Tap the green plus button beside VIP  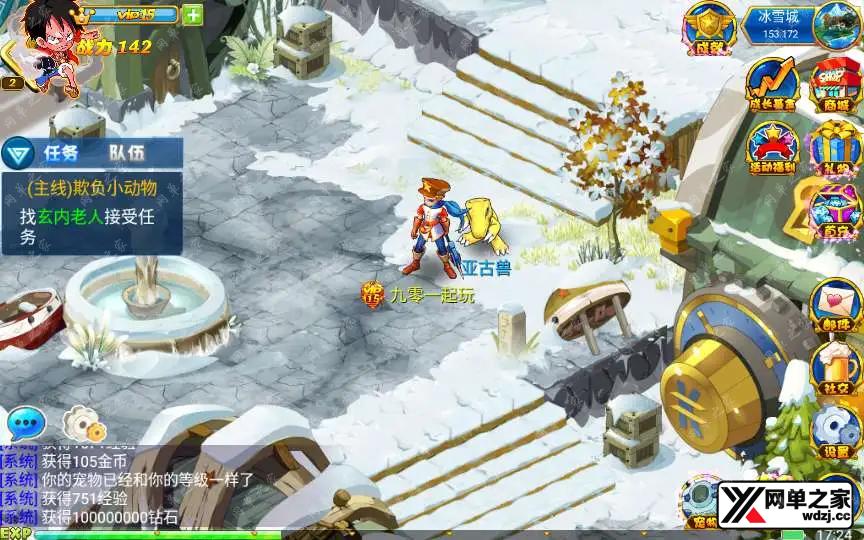pos(193,15)
